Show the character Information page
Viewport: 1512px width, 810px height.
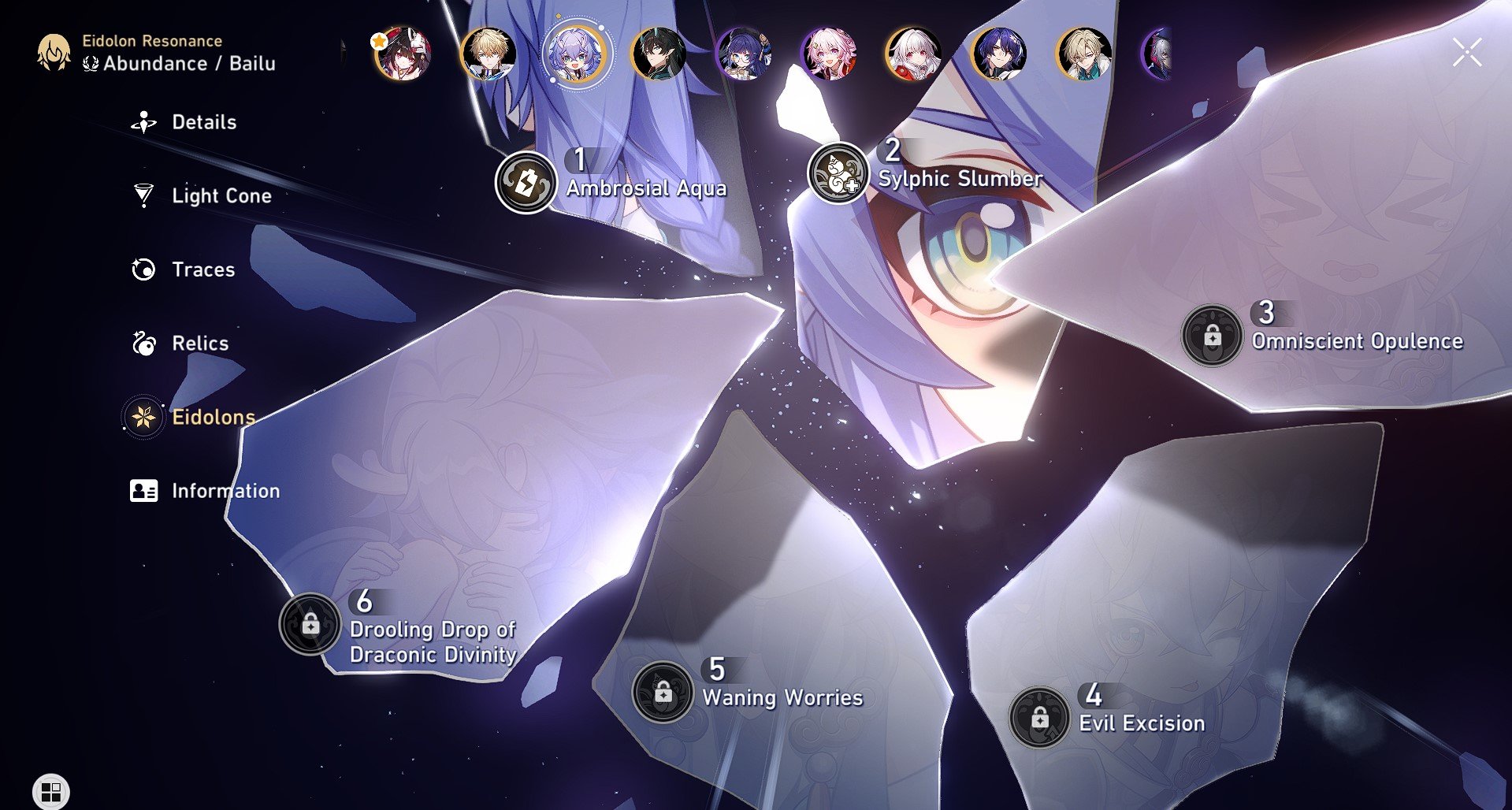(225, 491)
